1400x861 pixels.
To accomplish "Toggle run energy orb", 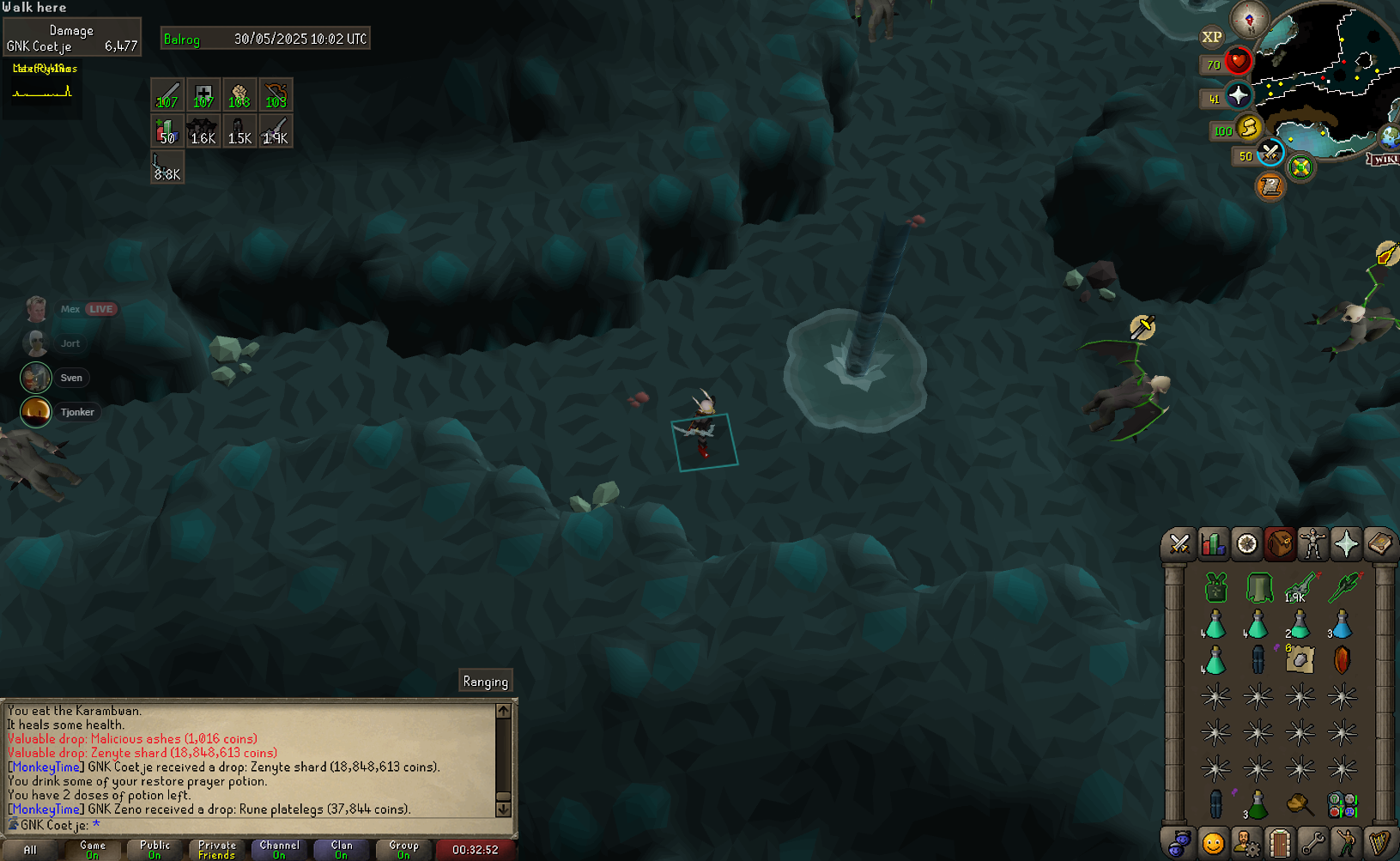I will coord(1248,128).
